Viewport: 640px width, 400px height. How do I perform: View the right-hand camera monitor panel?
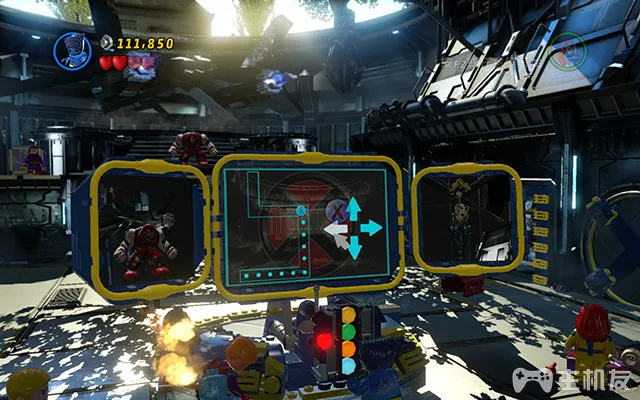[467, 220]
